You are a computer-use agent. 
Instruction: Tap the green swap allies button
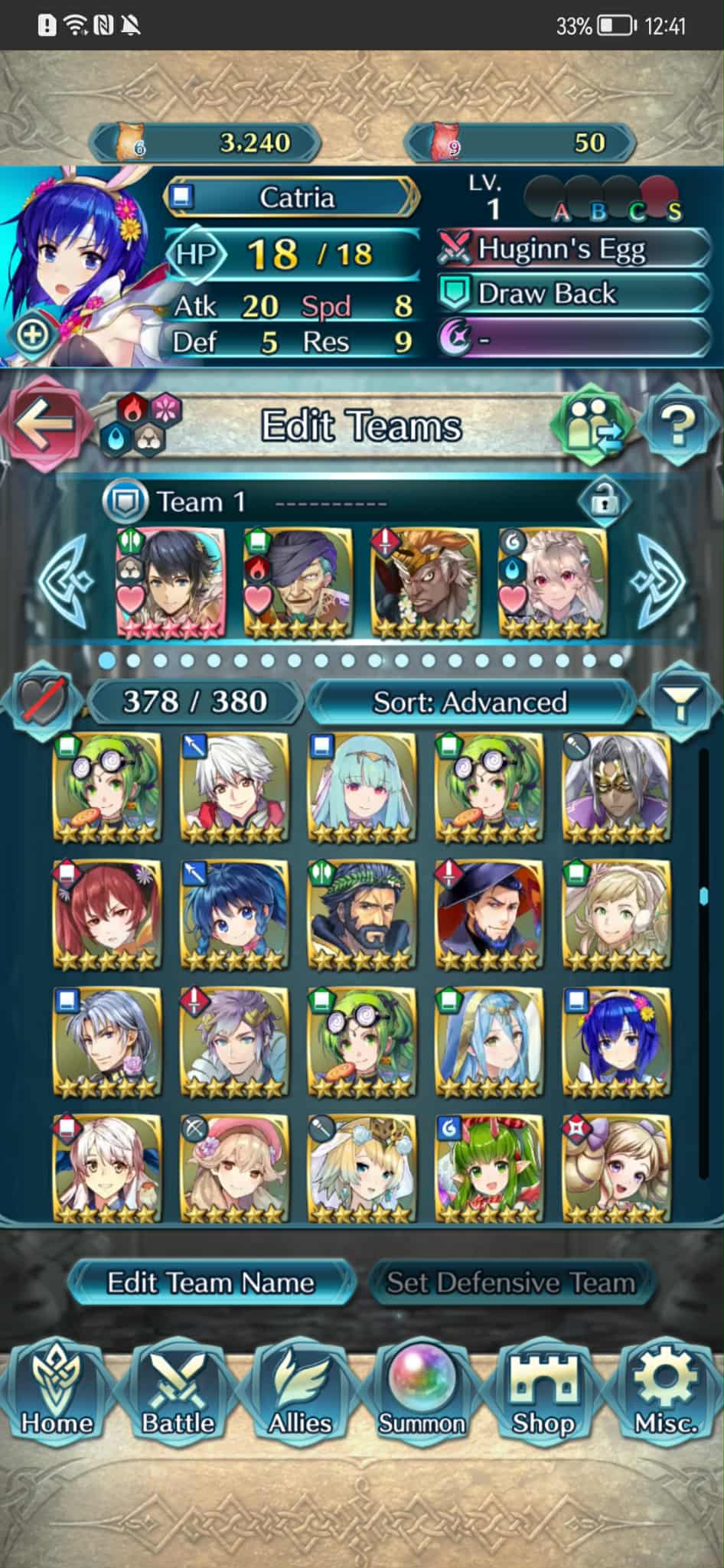pyautogui.click(x=592, y=425)
